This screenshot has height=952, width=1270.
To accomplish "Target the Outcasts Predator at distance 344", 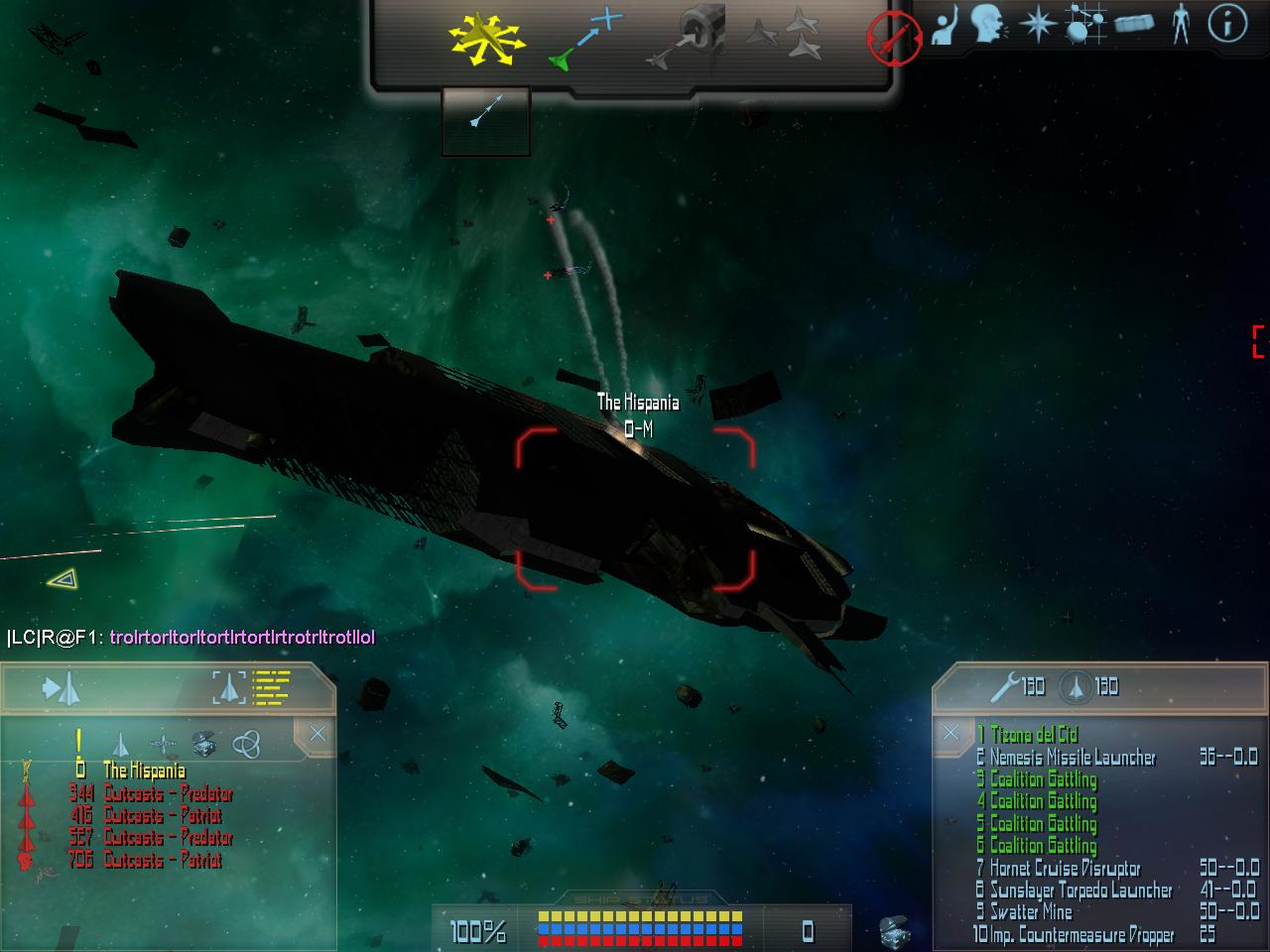I will click(168, 793).
